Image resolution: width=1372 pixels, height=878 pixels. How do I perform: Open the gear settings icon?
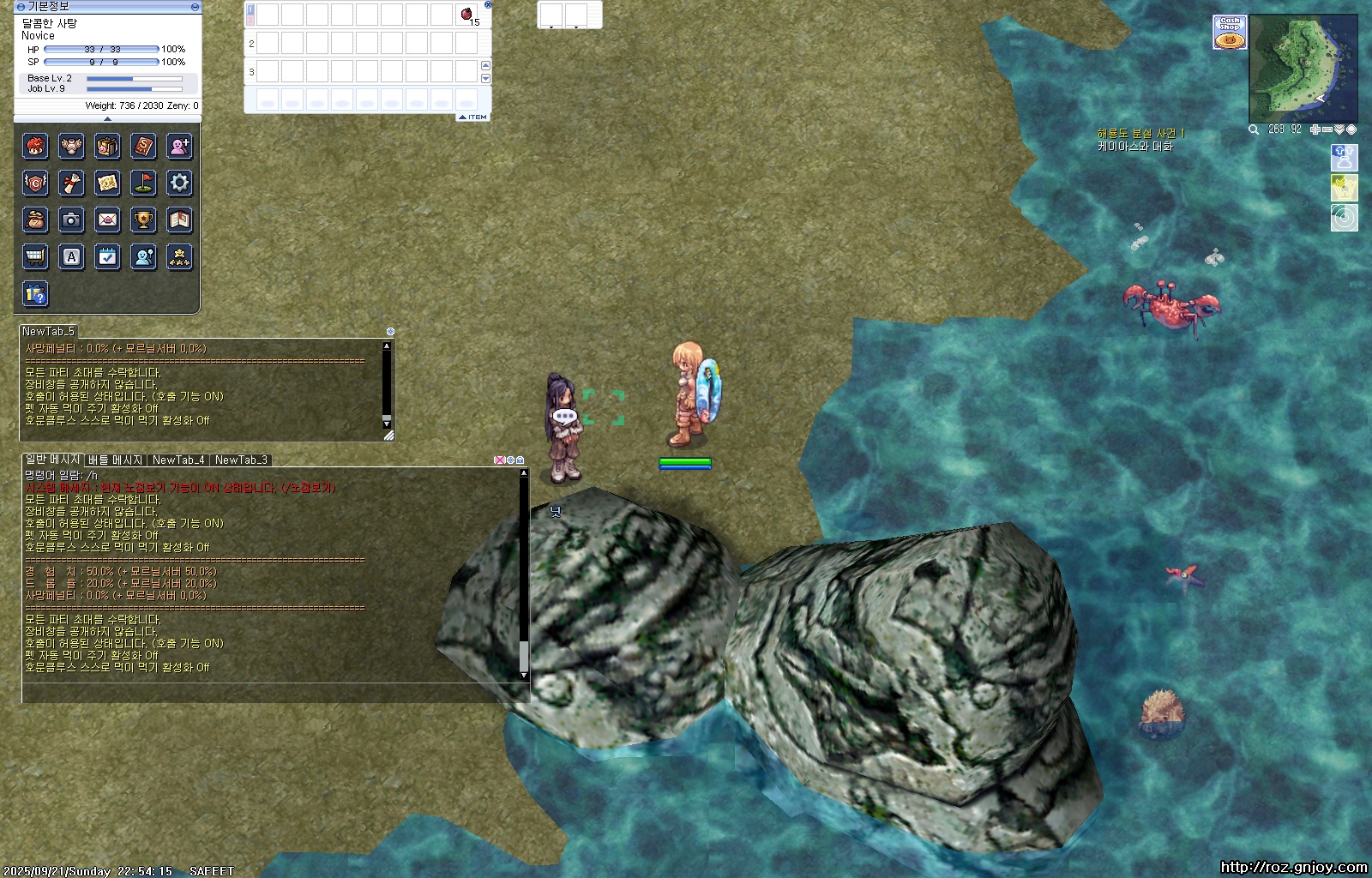click(x=179, y=183)
